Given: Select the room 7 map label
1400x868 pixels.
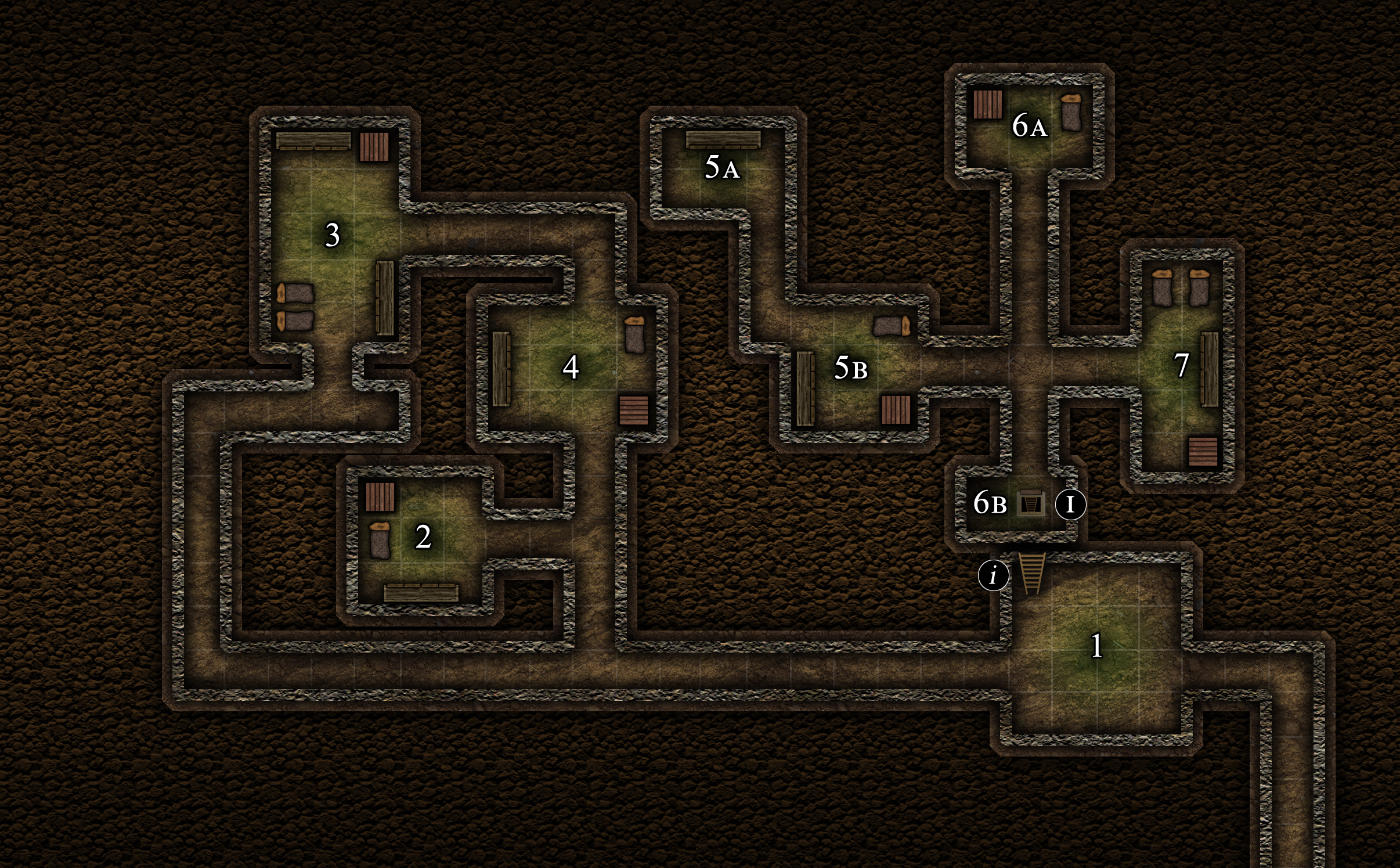Looking at the screenshot, I should coord(1181,365).
